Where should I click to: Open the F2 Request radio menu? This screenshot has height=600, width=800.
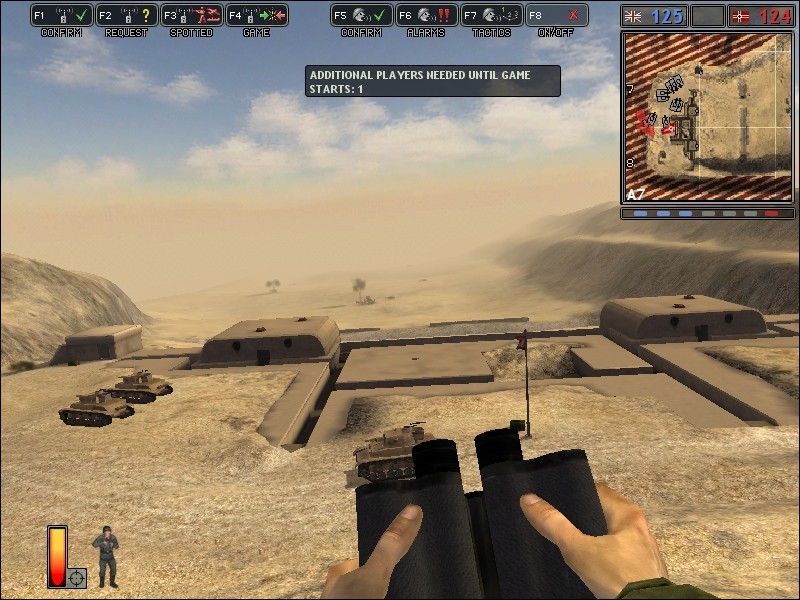click(126, 16)
